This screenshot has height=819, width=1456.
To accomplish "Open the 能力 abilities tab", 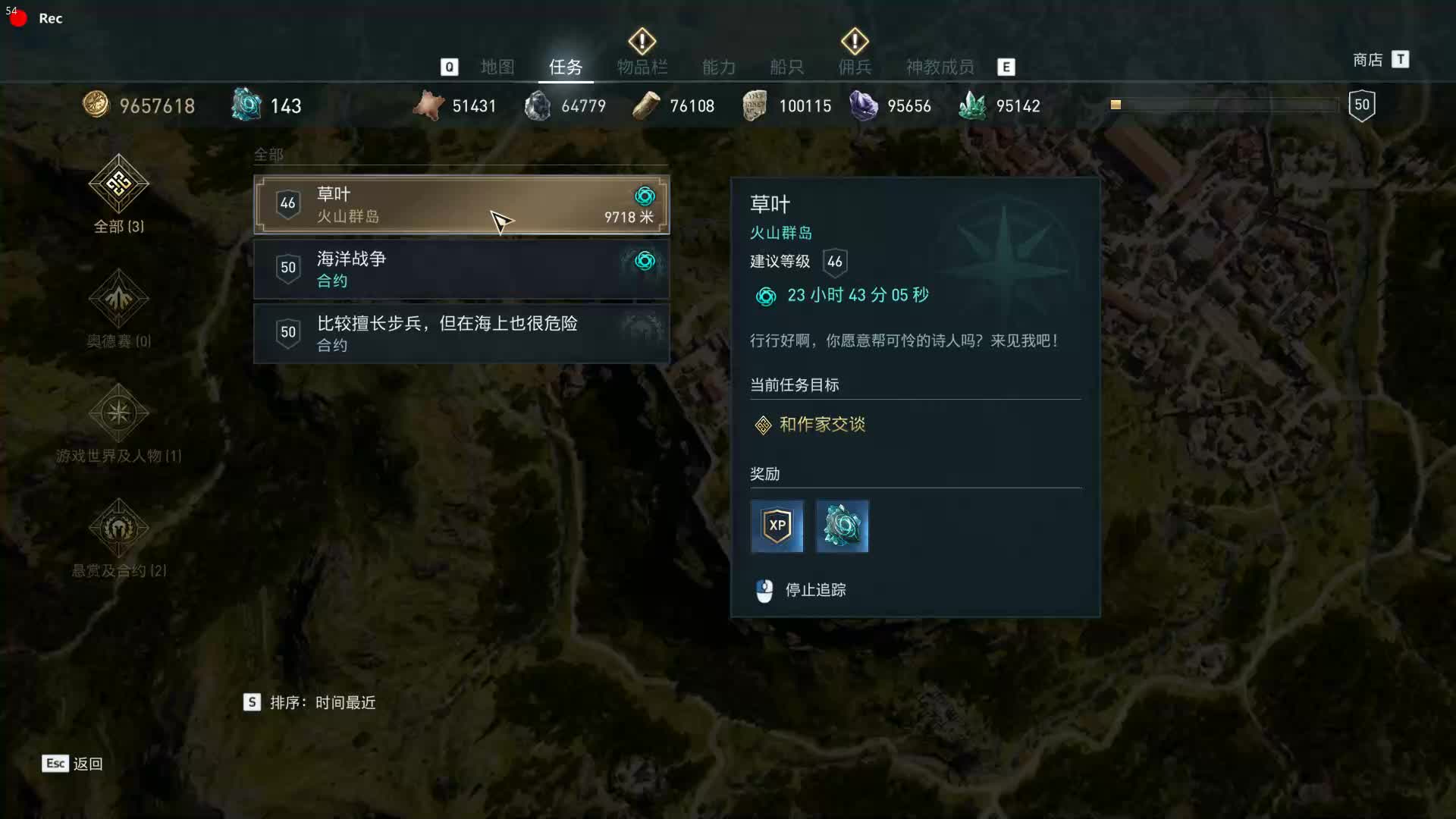I will click(x=719, y=67).
